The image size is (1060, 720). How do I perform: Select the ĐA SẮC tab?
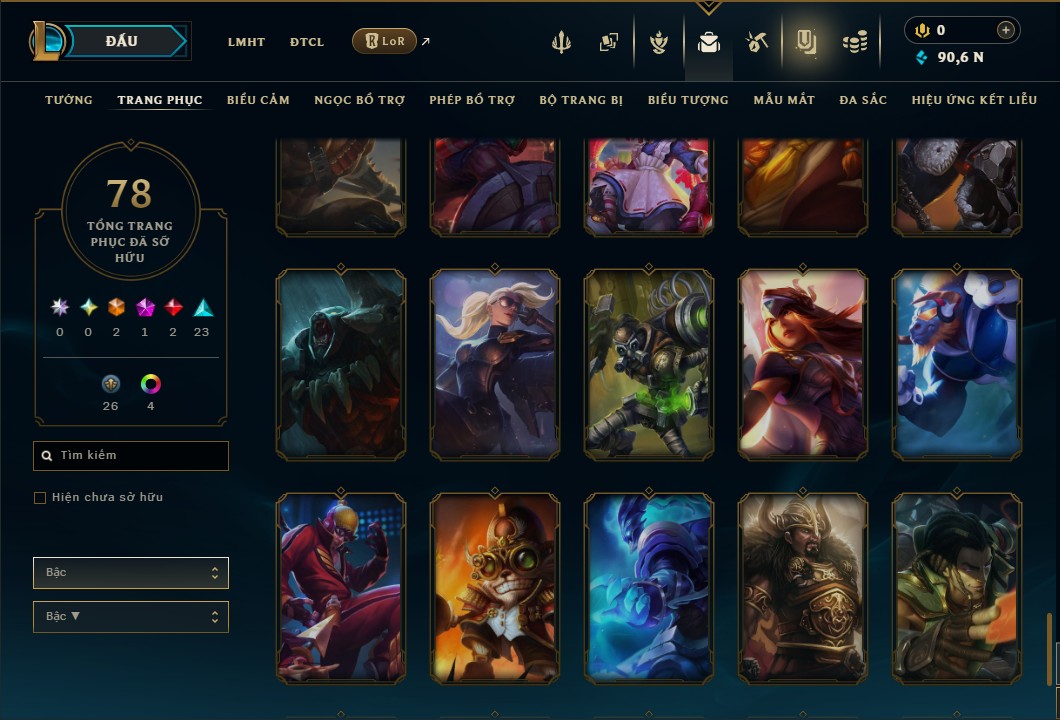click(863, 100)
